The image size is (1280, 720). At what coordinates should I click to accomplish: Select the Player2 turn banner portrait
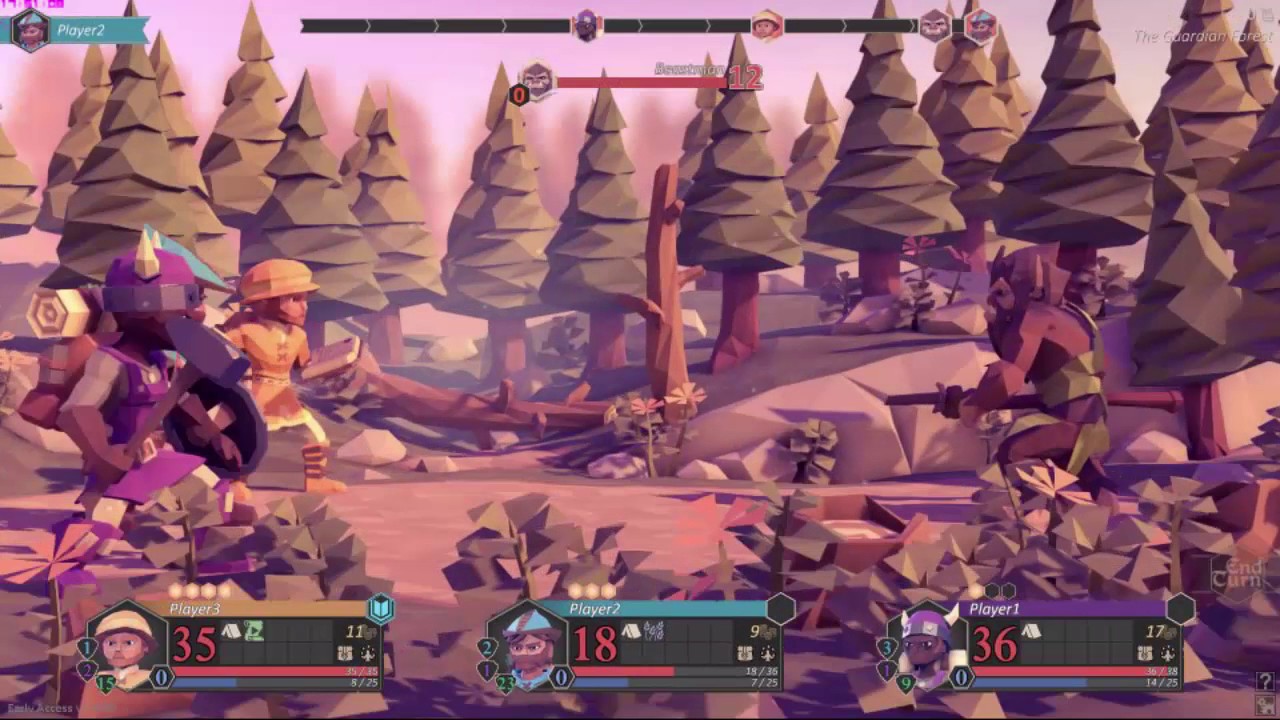(30, 30)
